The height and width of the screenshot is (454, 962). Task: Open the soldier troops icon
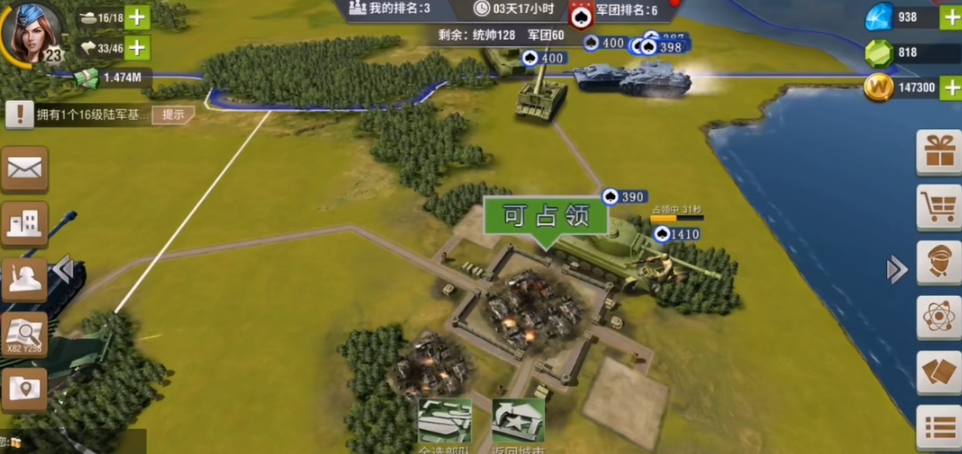pyautogui.click(x=24, y=279)
